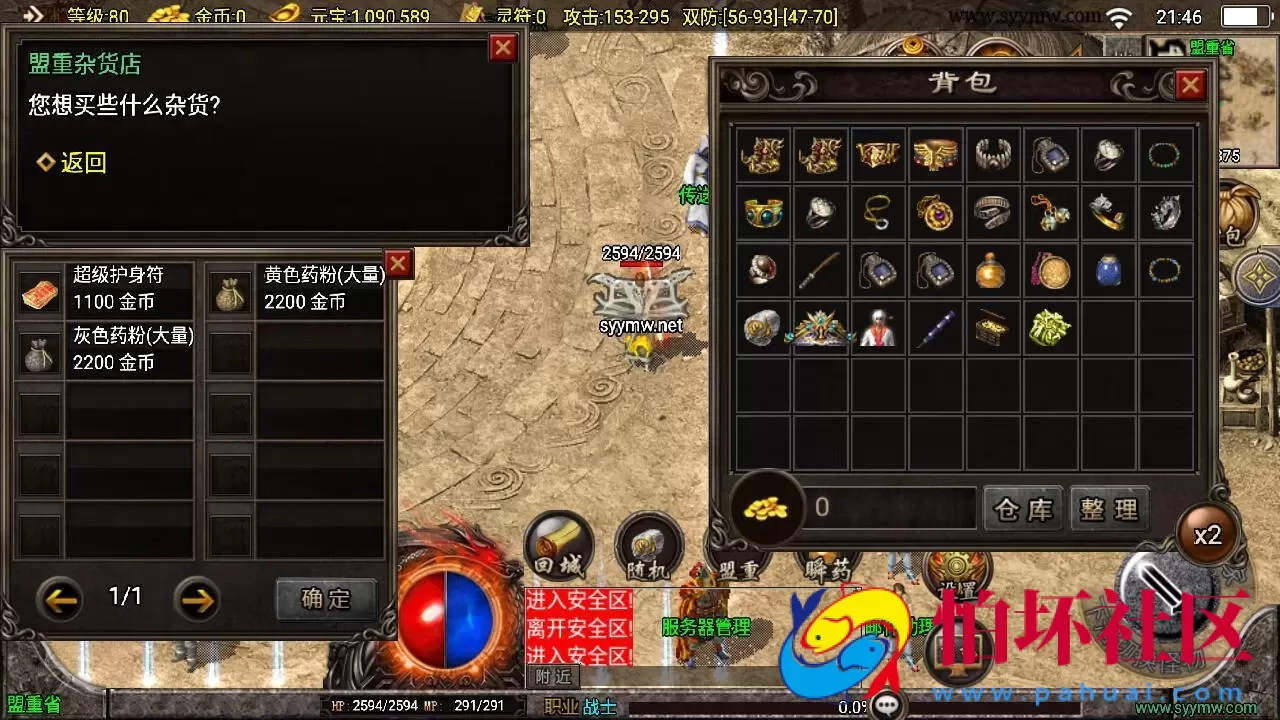Click the 返回 return link in shop dialog
The height and width of the screenshot is (720, 1280).
click(73, 162)
